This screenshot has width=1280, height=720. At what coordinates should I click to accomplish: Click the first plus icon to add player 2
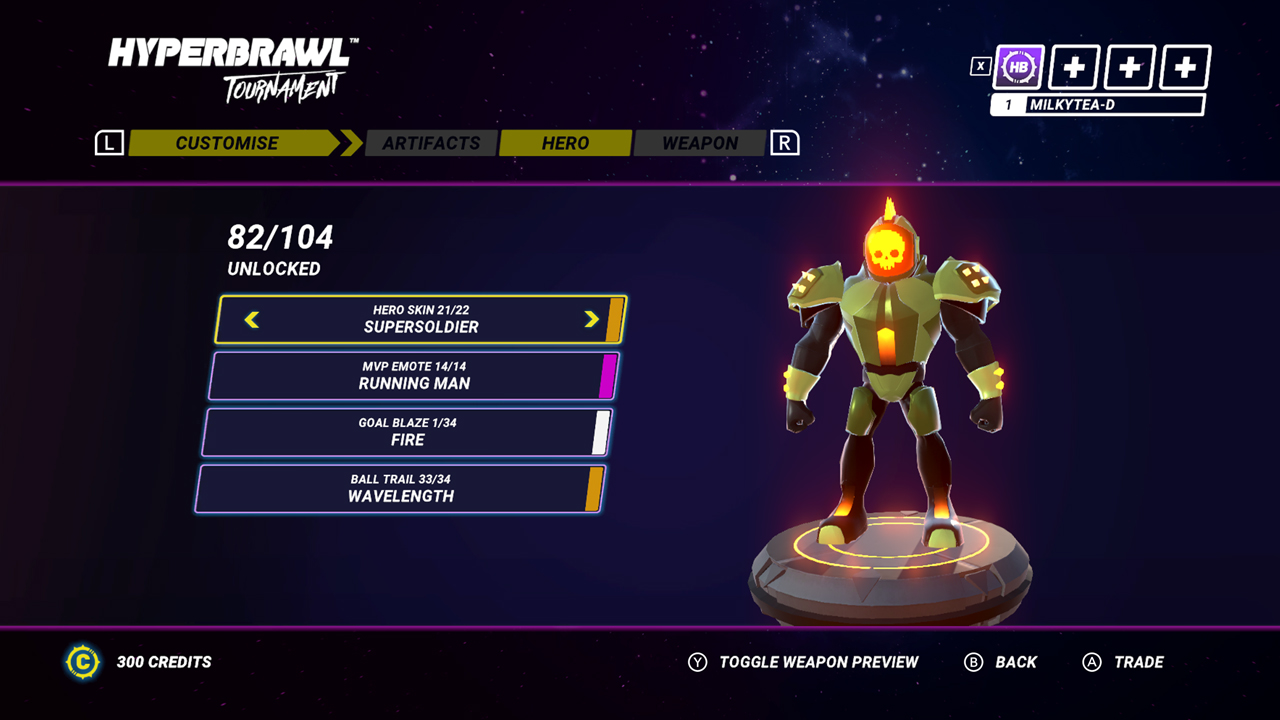[1074, 66]
